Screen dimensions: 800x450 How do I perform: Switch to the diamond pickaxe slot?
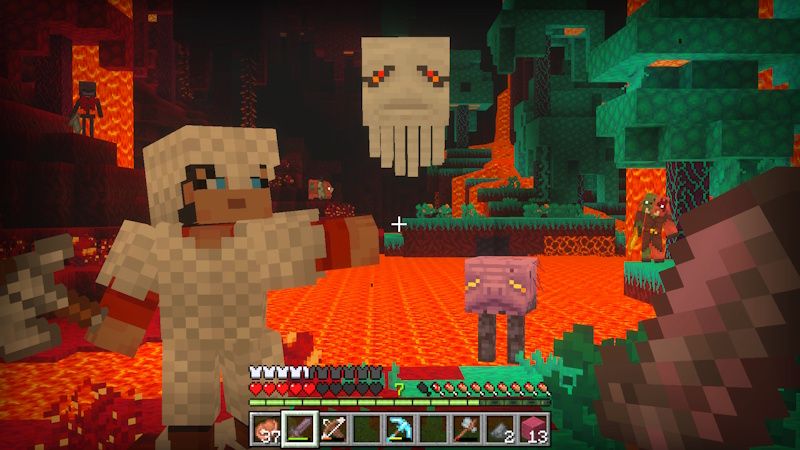tap(400, 428)
